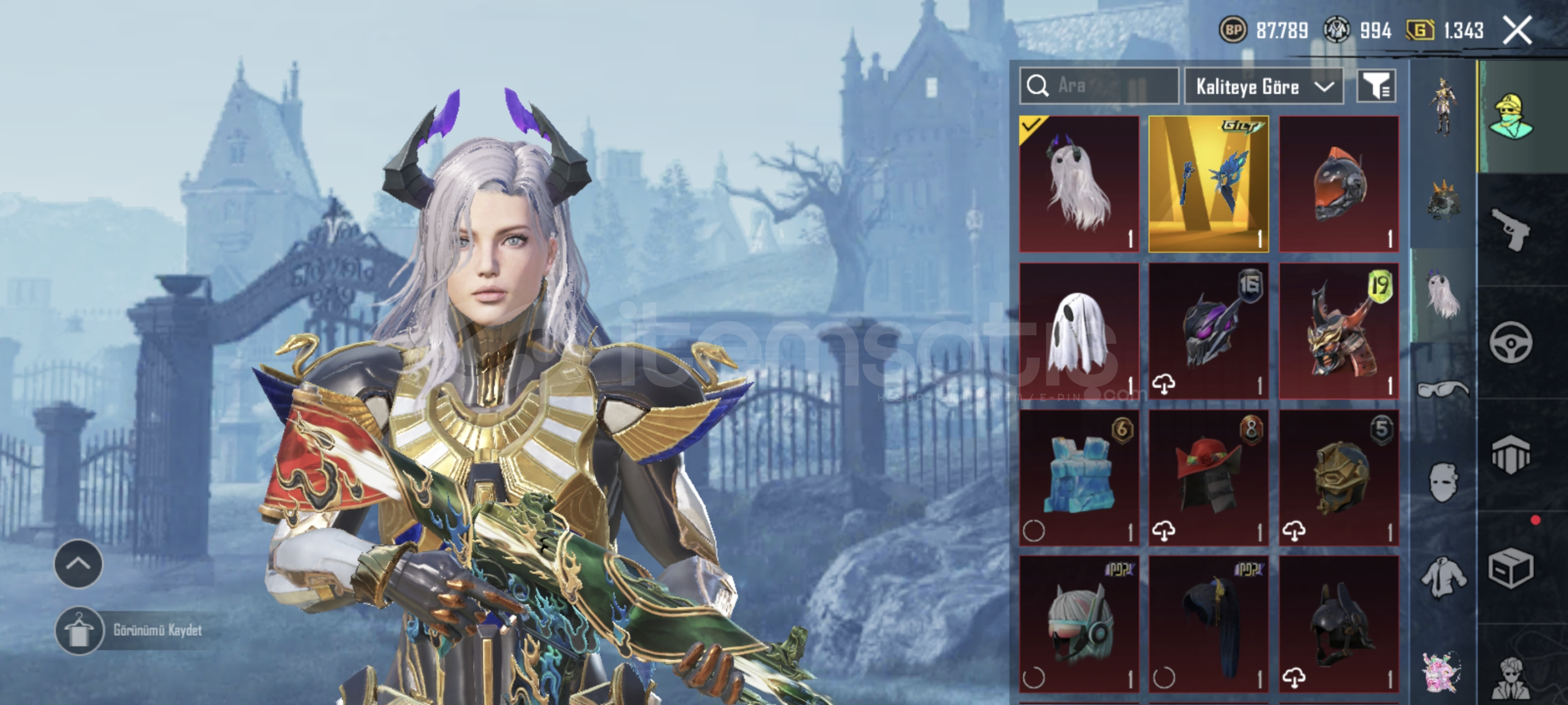Select the red samurai horned helmet
This screenshot has width=1568, height=705.
click(1338, 331)
